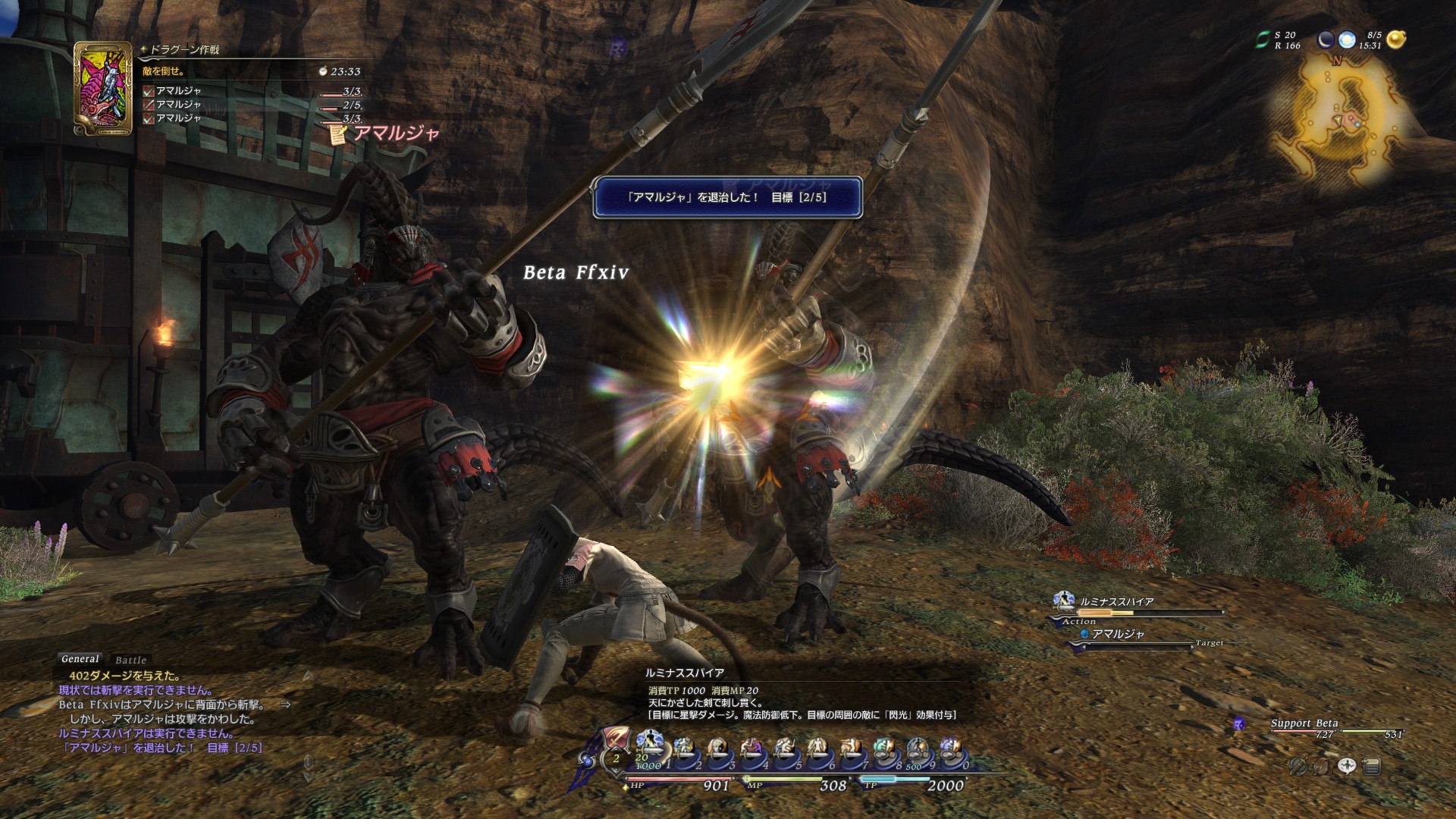Open the sword and shield gear icon
This screenshot has height=819, width=1456.
pos(1298,767)
